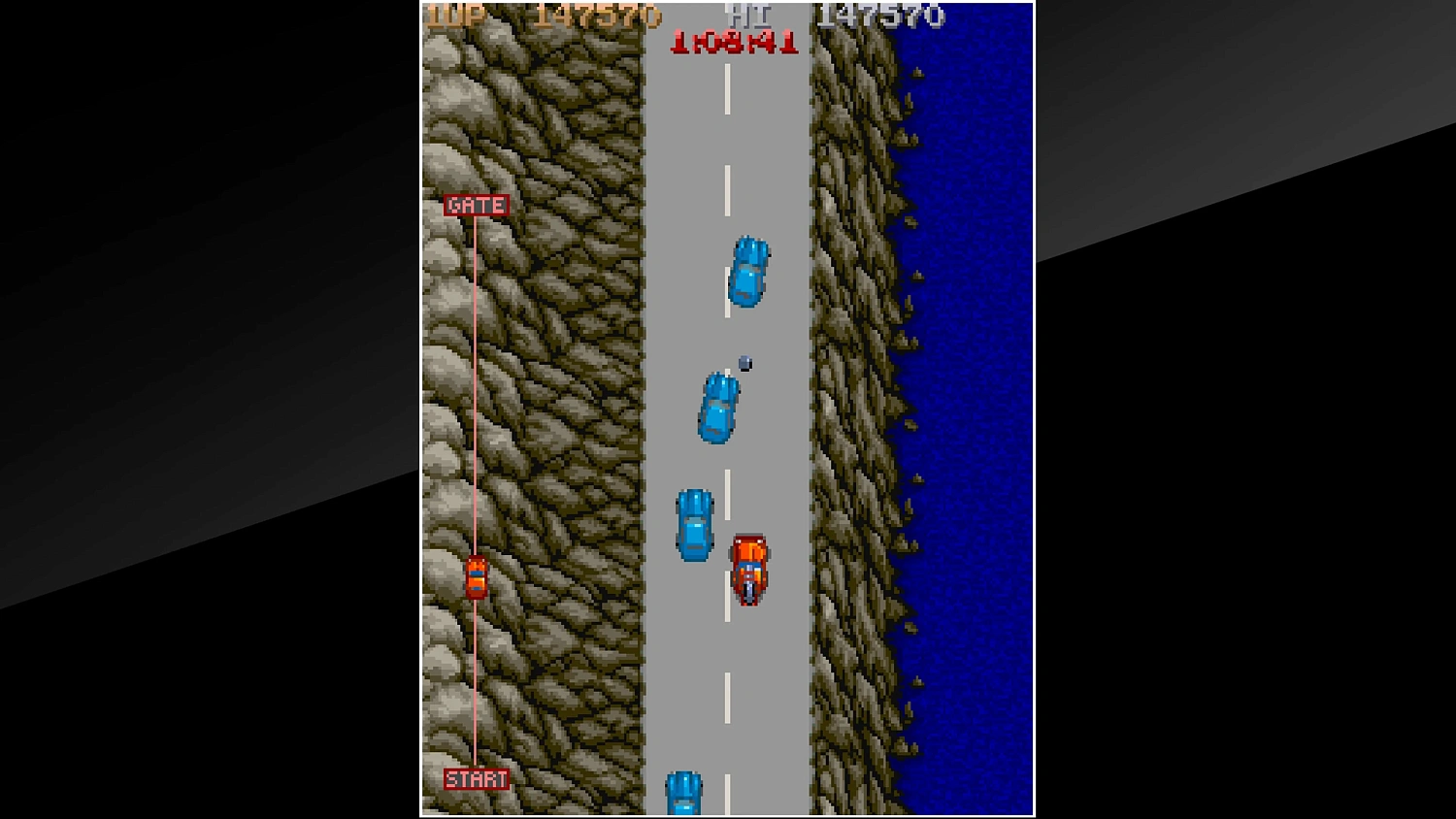
Task: Toggle the START marker at map bottom
Action: click(477, 778)
